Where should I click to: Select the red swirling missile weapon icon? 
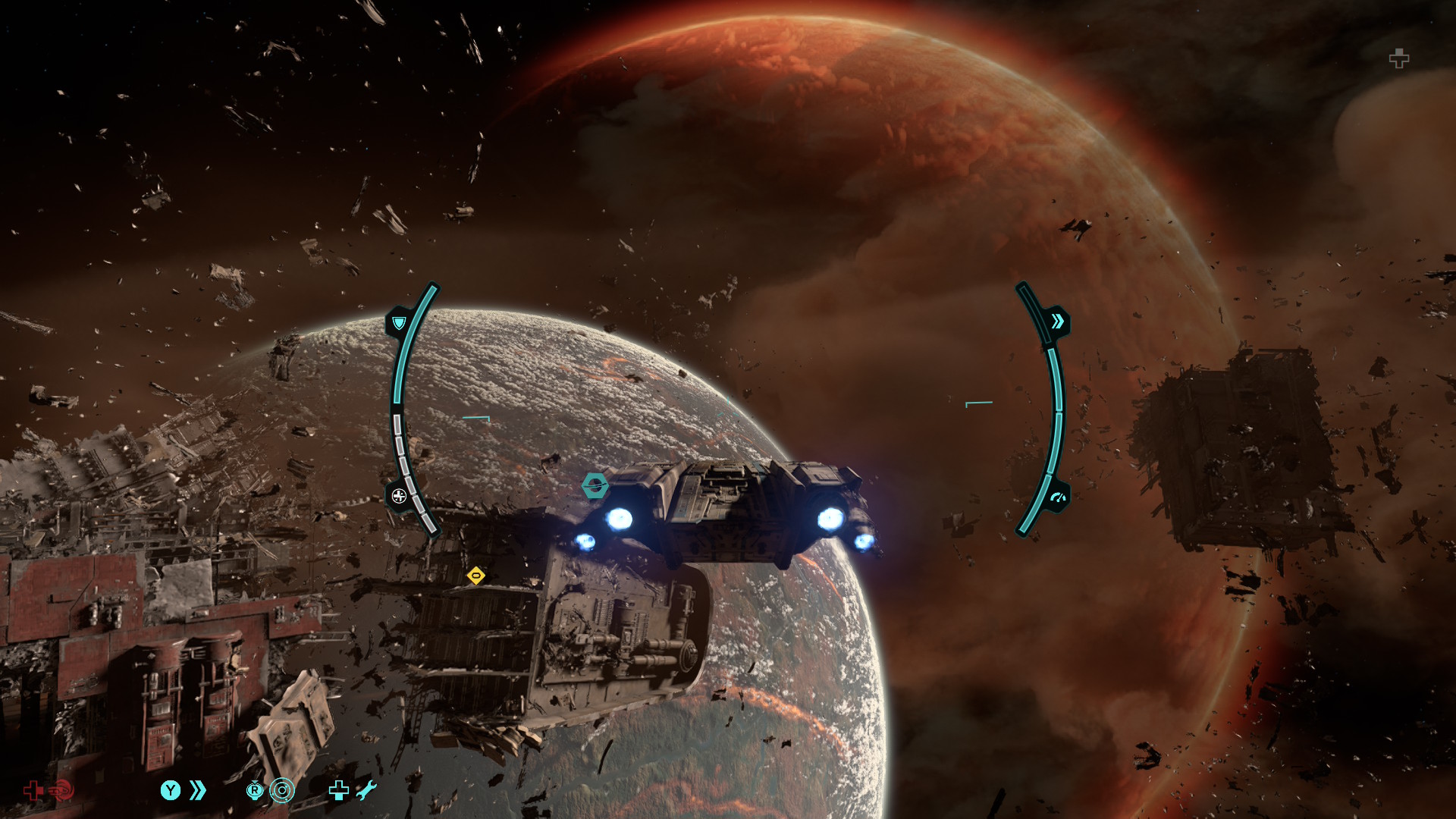(62, 790)
